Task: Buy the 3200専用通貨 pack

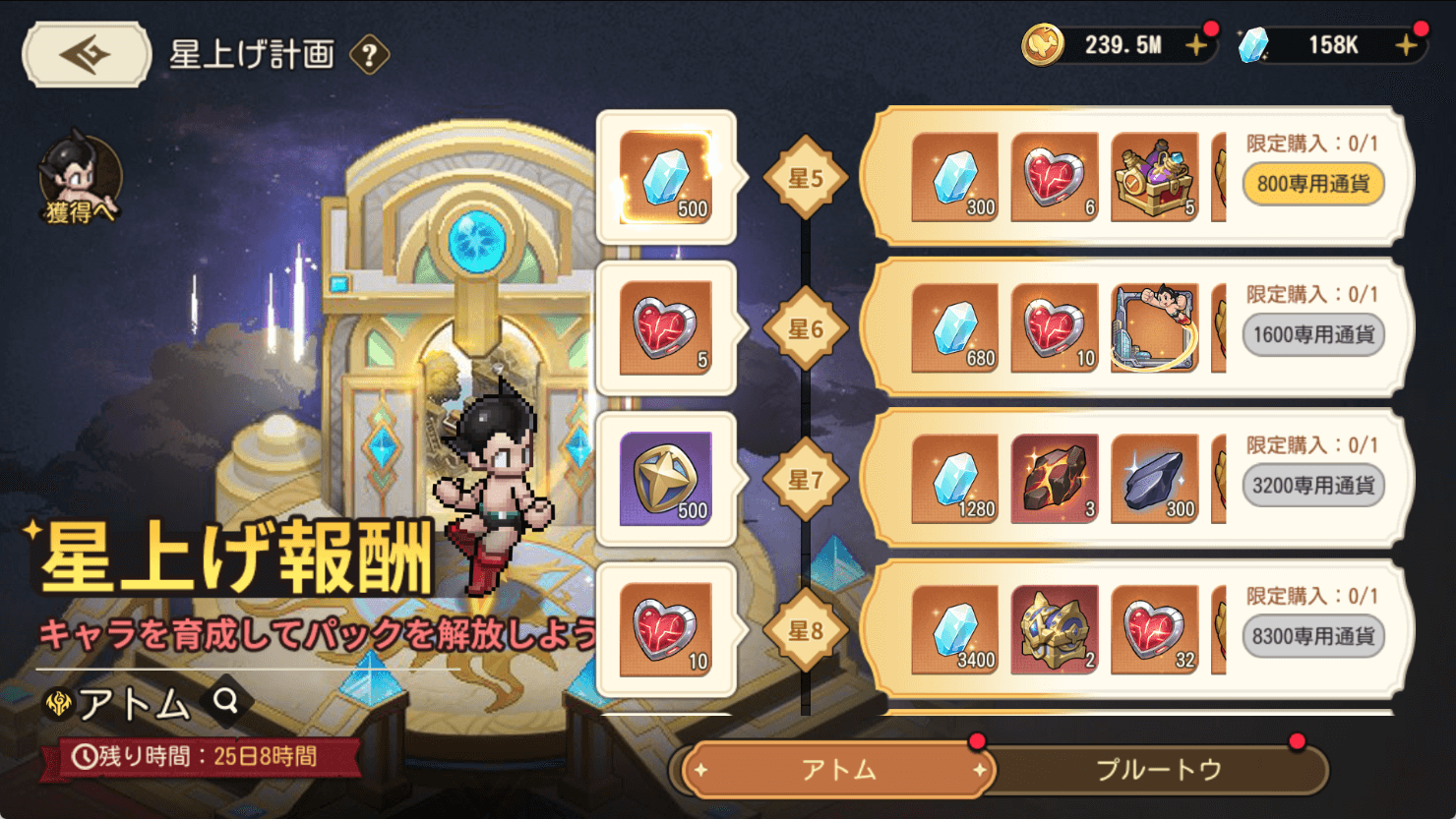Action: click(x=1312, y=486)
